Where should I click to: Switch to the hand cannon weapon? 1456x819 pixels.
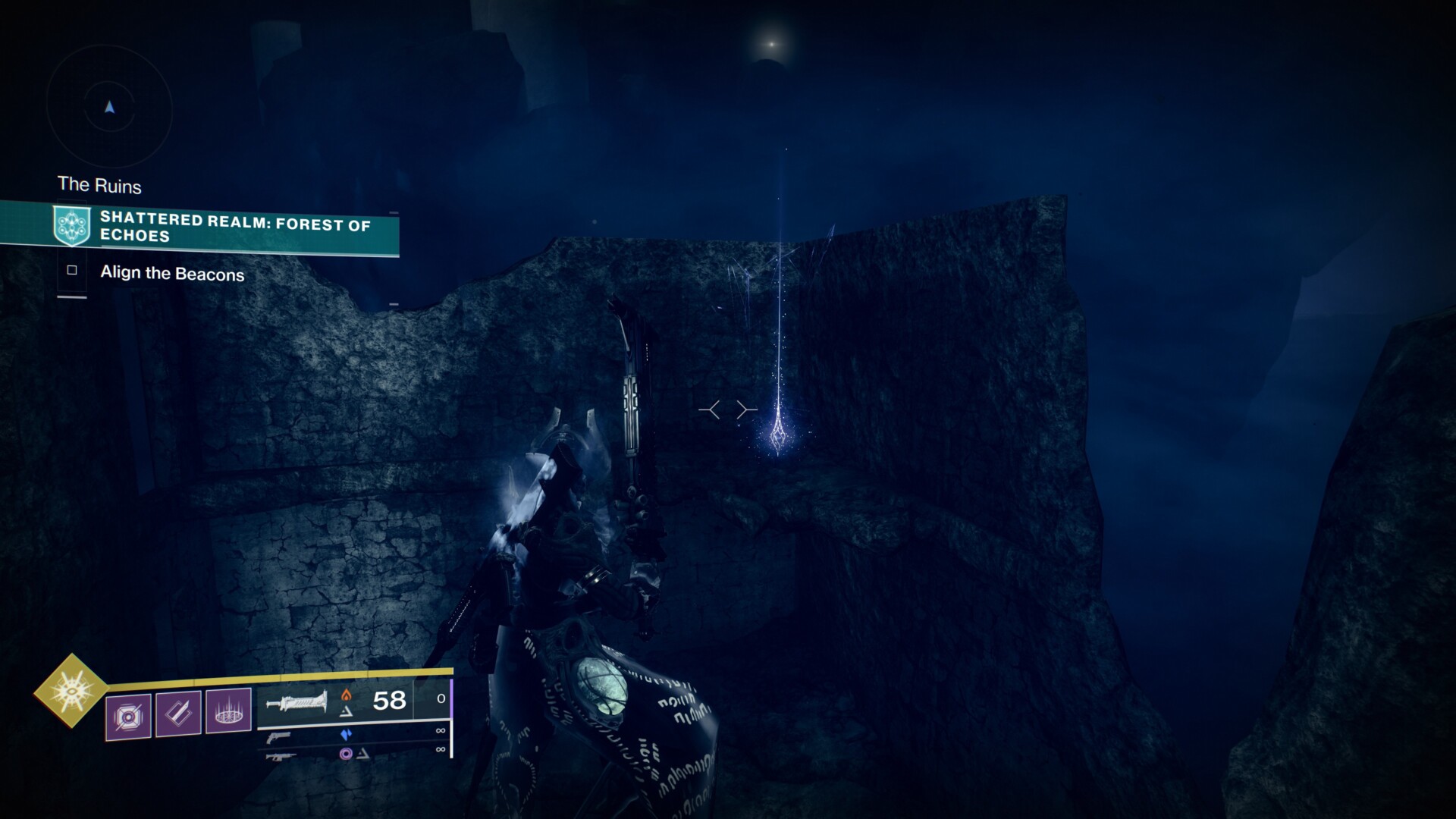pos(280,737)
